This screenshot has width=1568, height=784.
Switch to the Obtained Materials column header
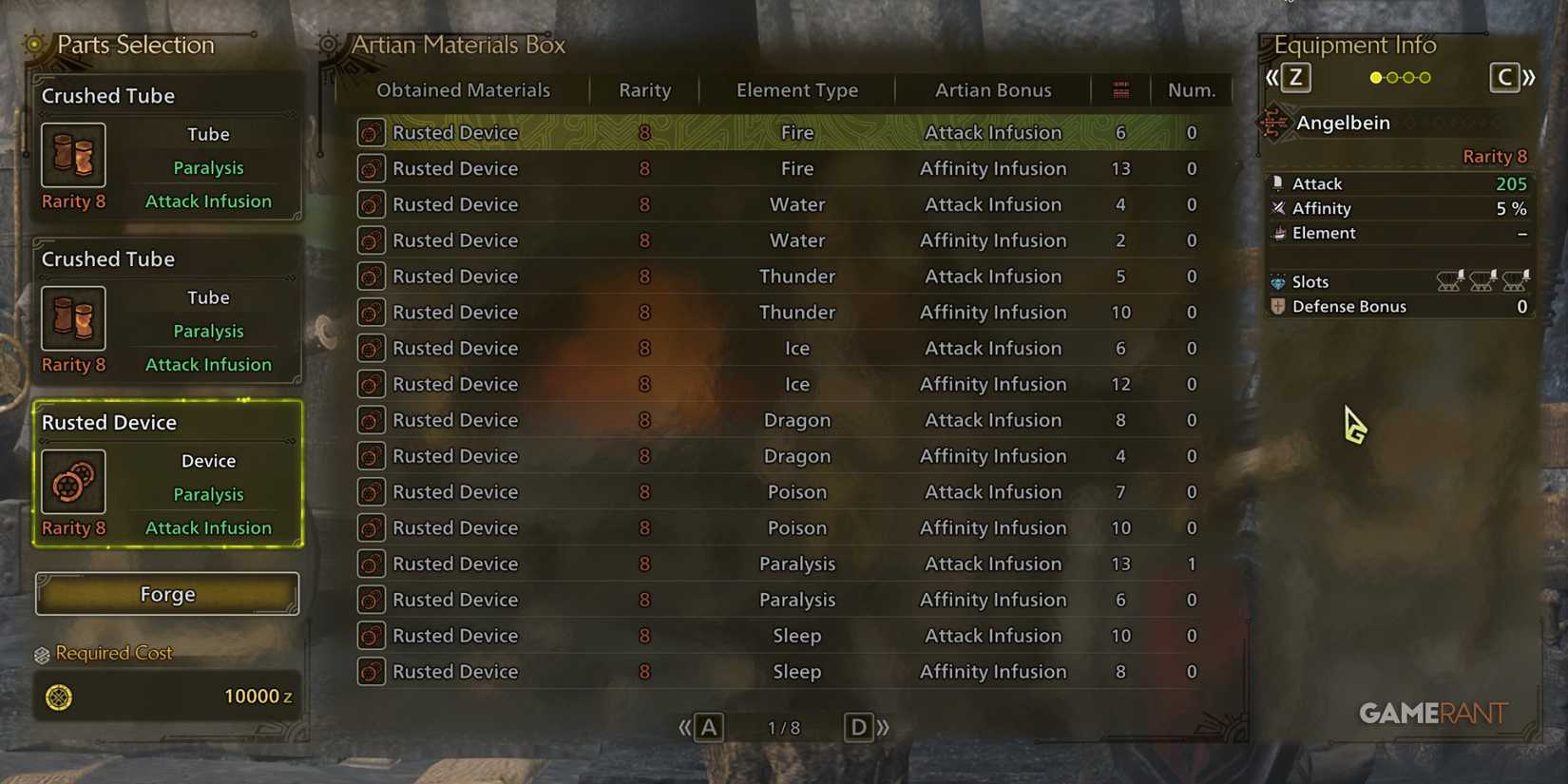[464, 89]
